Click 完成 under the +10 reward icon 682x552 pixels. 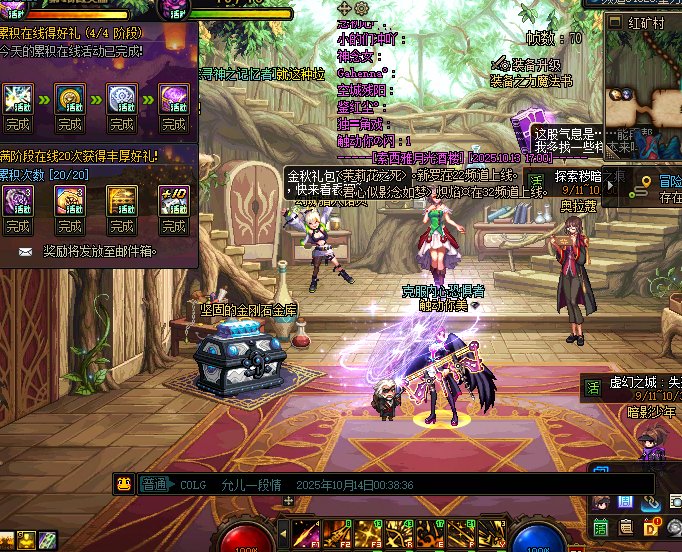[x=174, y=226]
